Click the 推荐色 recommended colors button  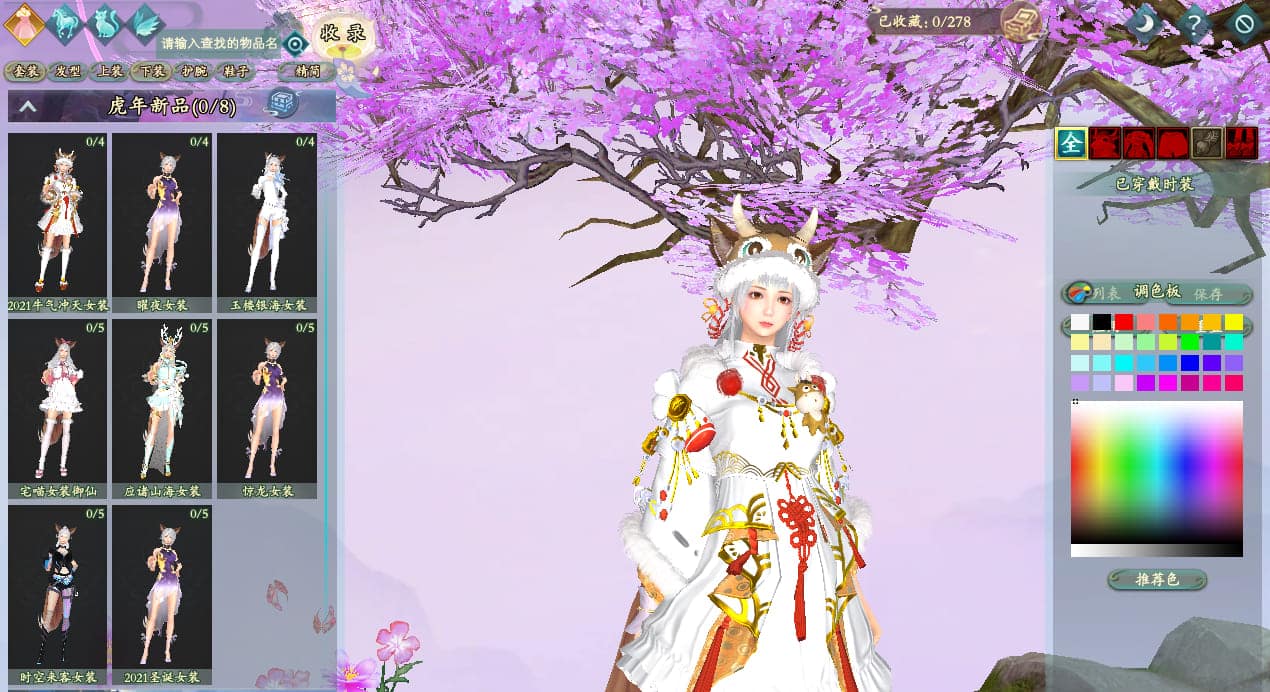point(1157,580)
